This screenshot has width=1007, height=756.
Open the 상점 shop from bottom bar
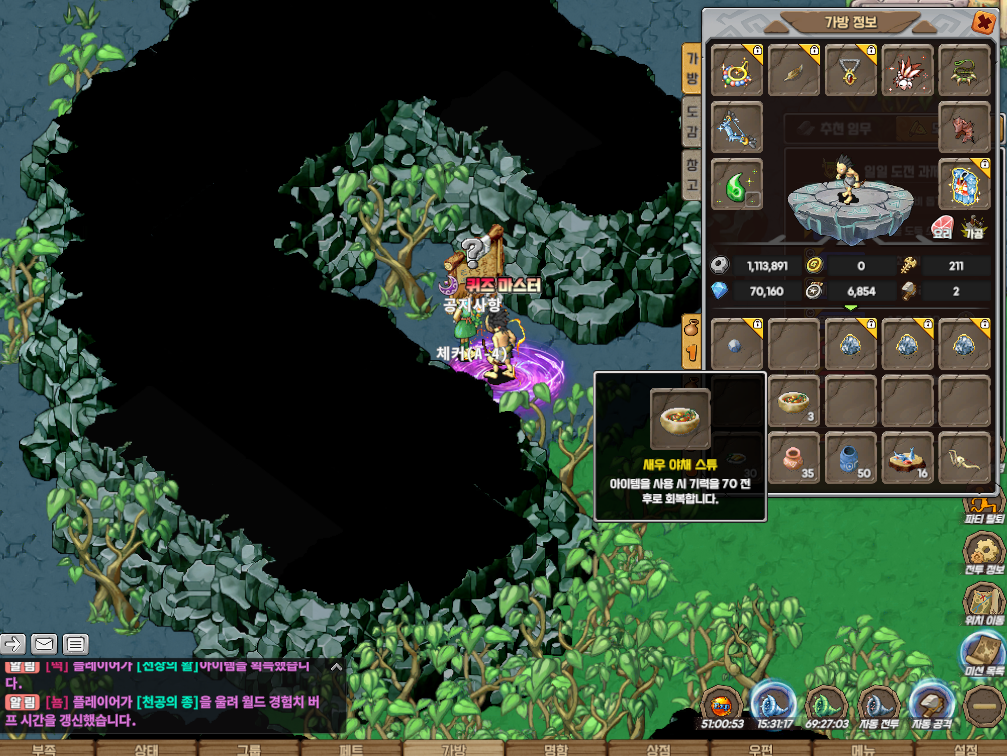coord(658,748)
